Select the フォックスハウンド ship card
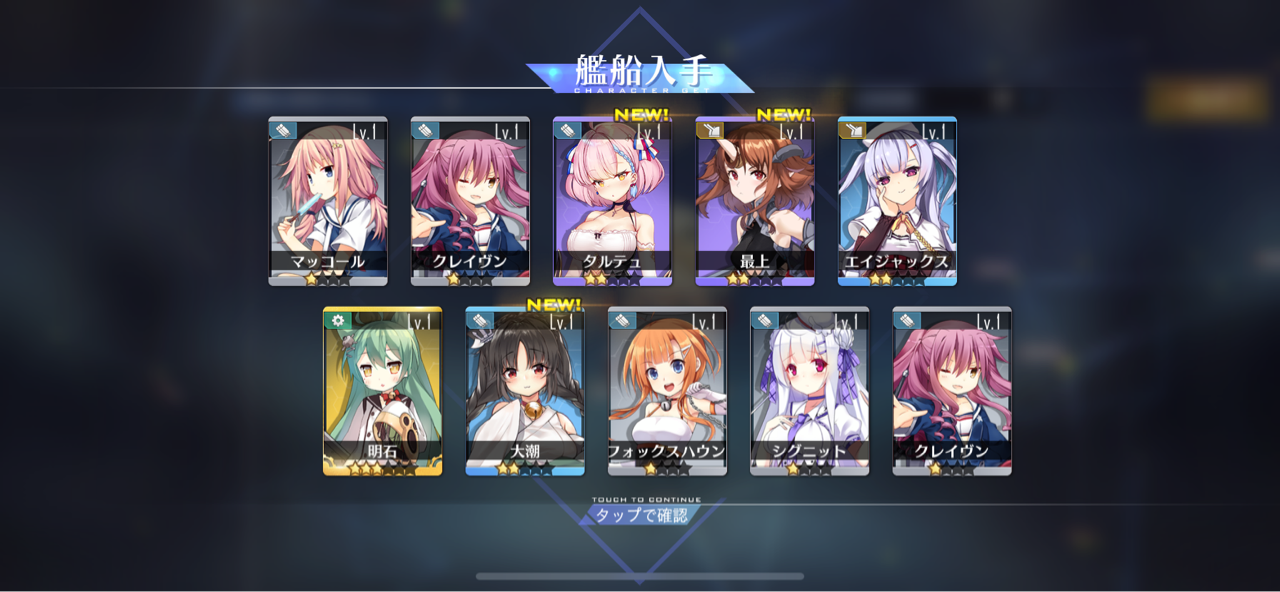Screen dimensions: 1280x592 [667, 391]
